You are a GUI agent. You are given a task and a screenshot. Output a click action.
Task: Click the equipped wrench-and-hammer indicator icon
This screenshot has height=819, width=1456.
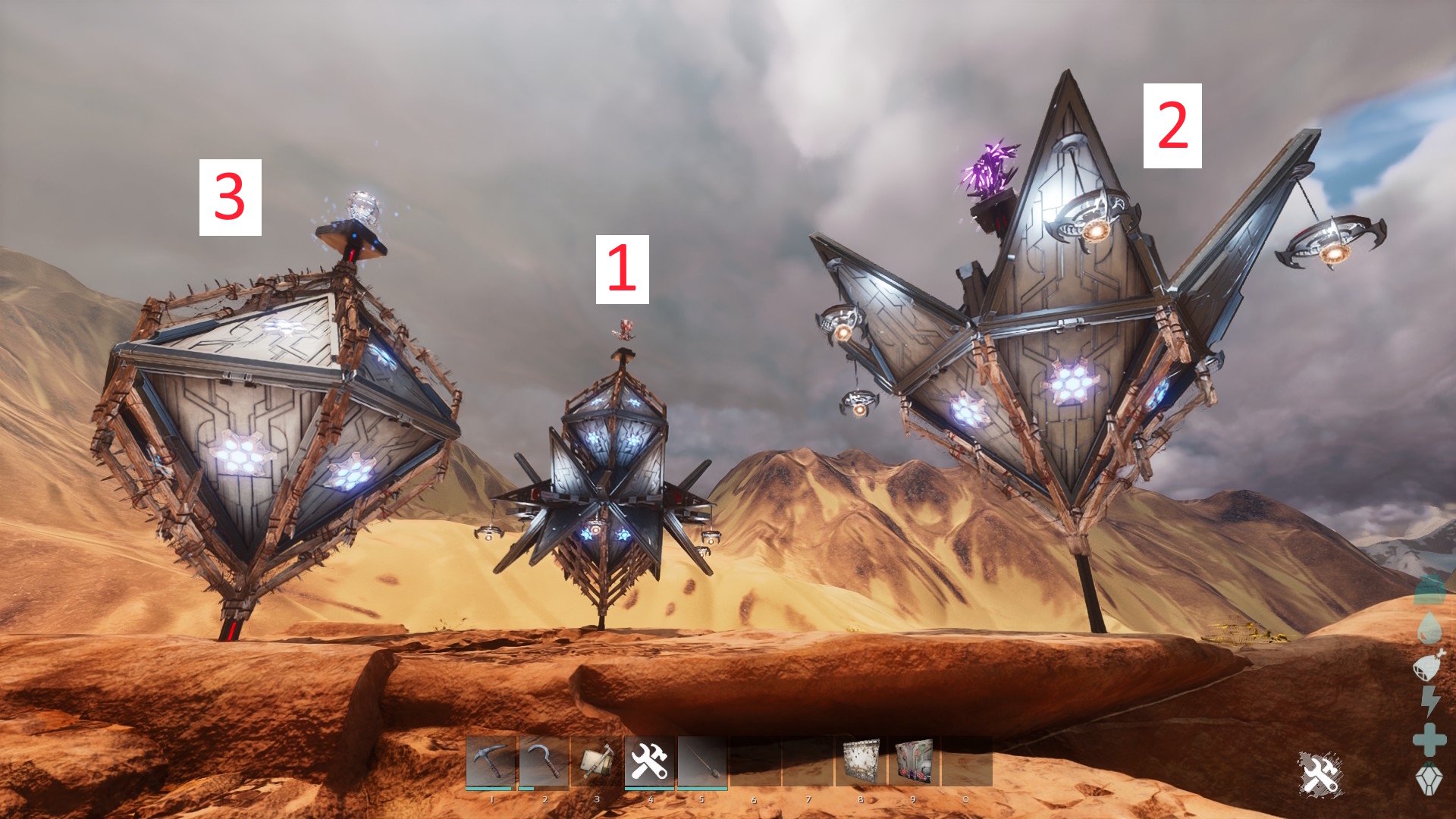point(1320,773)
